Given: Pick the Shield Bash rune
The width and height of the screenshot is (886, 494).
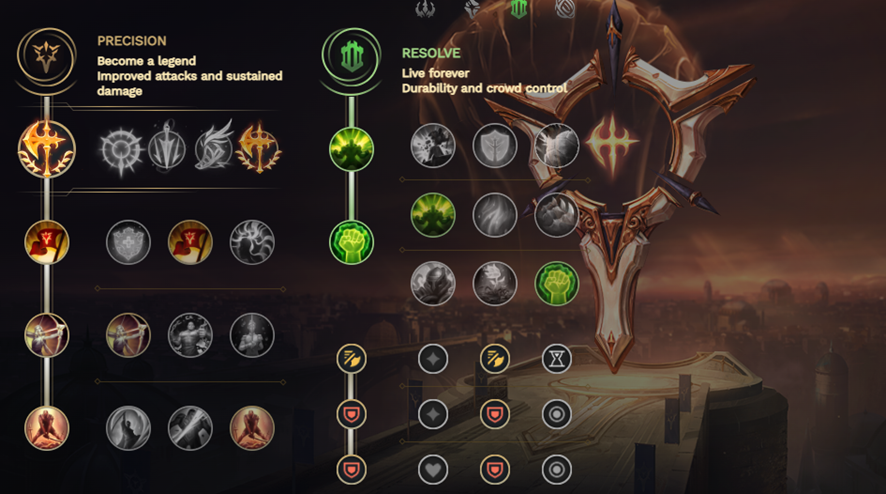Looking at the screenshot, I should click(x=556, y=146).
